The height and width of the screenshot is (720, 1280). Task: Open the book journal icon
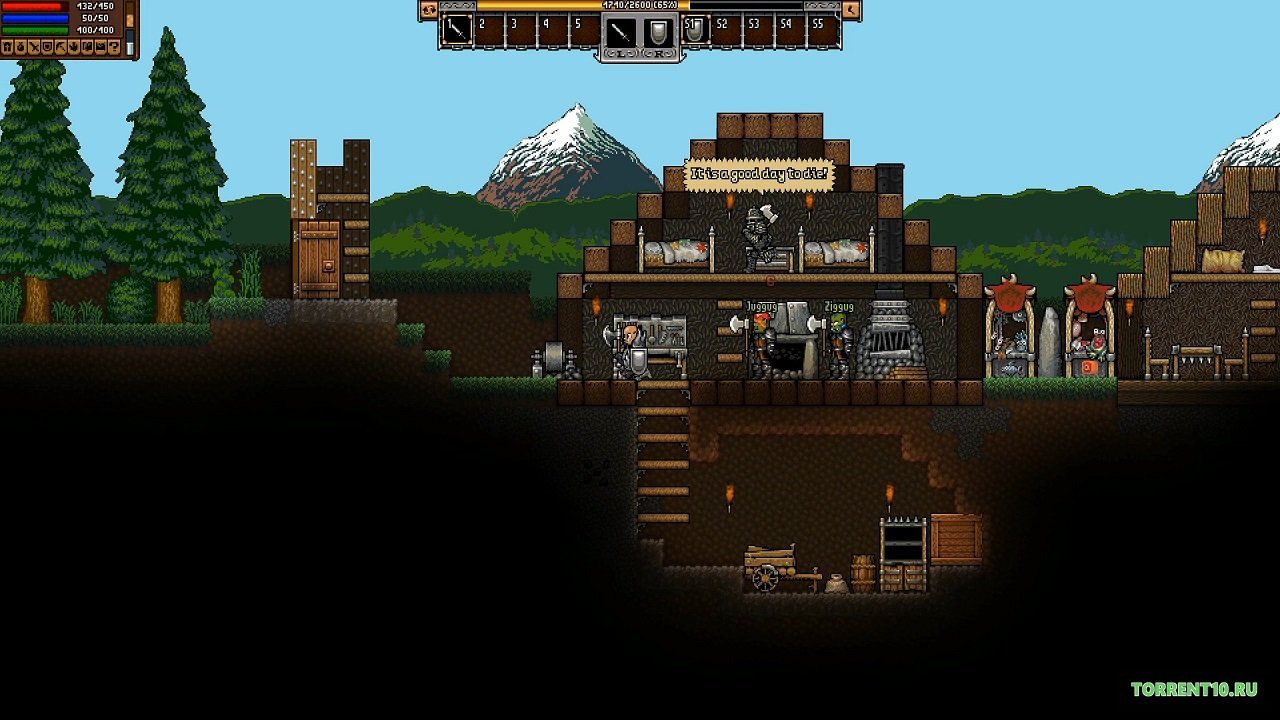coord(87,47)
